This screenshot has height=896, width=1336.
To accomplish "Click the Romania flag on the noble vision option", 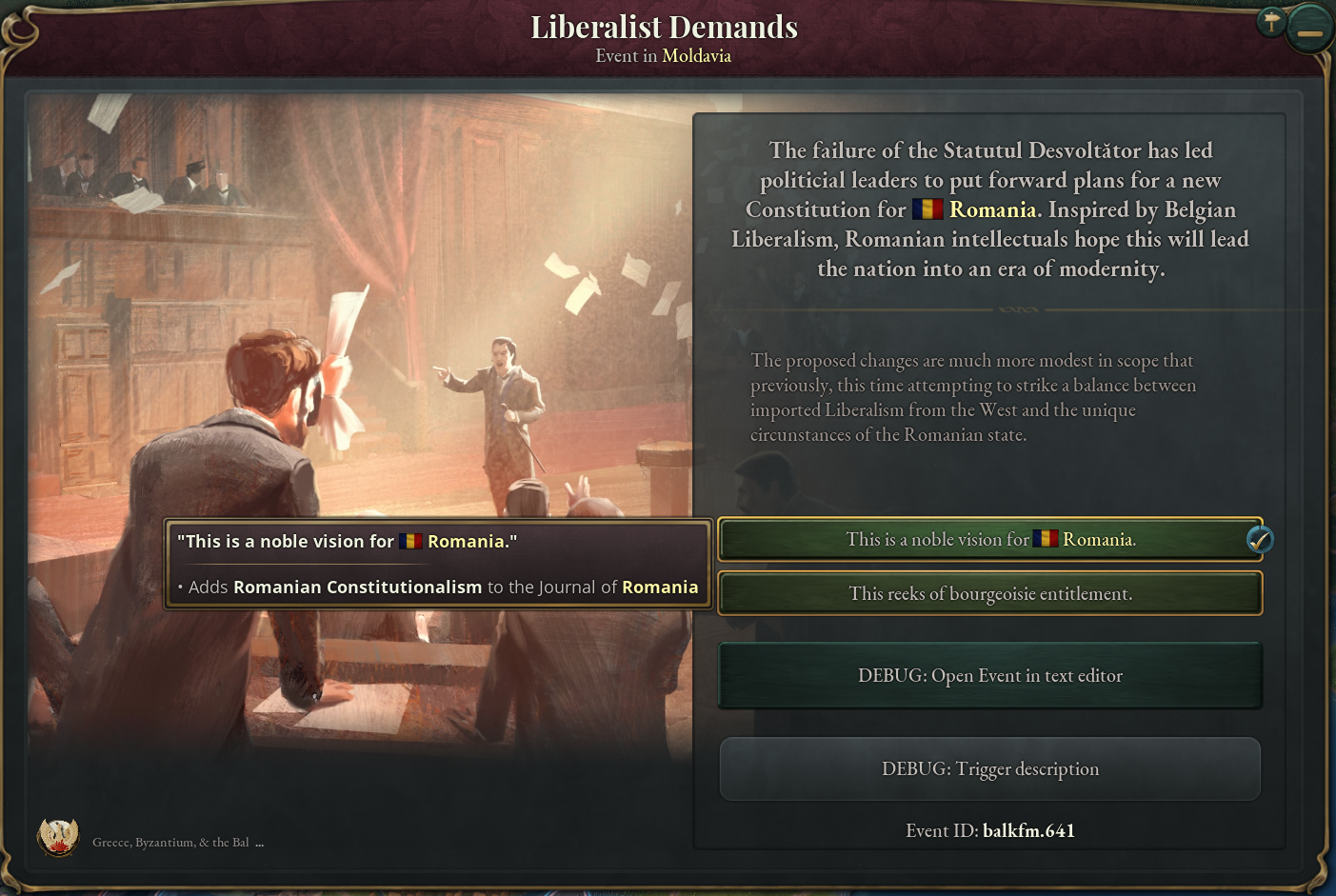I will 1045,538.
